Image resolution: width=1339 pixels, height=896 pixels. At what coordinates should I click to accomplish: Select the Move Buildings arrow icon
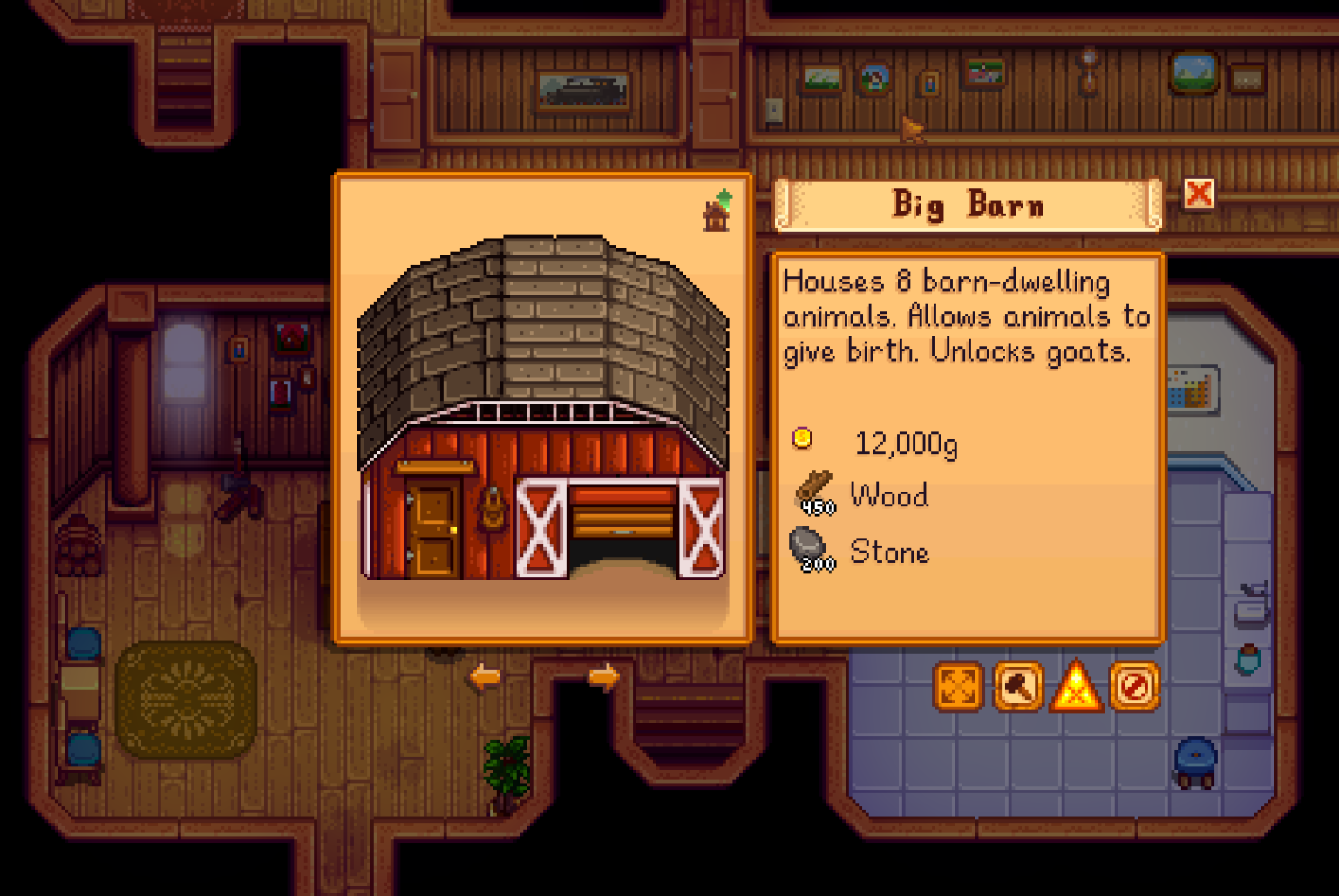click(959, 687)
